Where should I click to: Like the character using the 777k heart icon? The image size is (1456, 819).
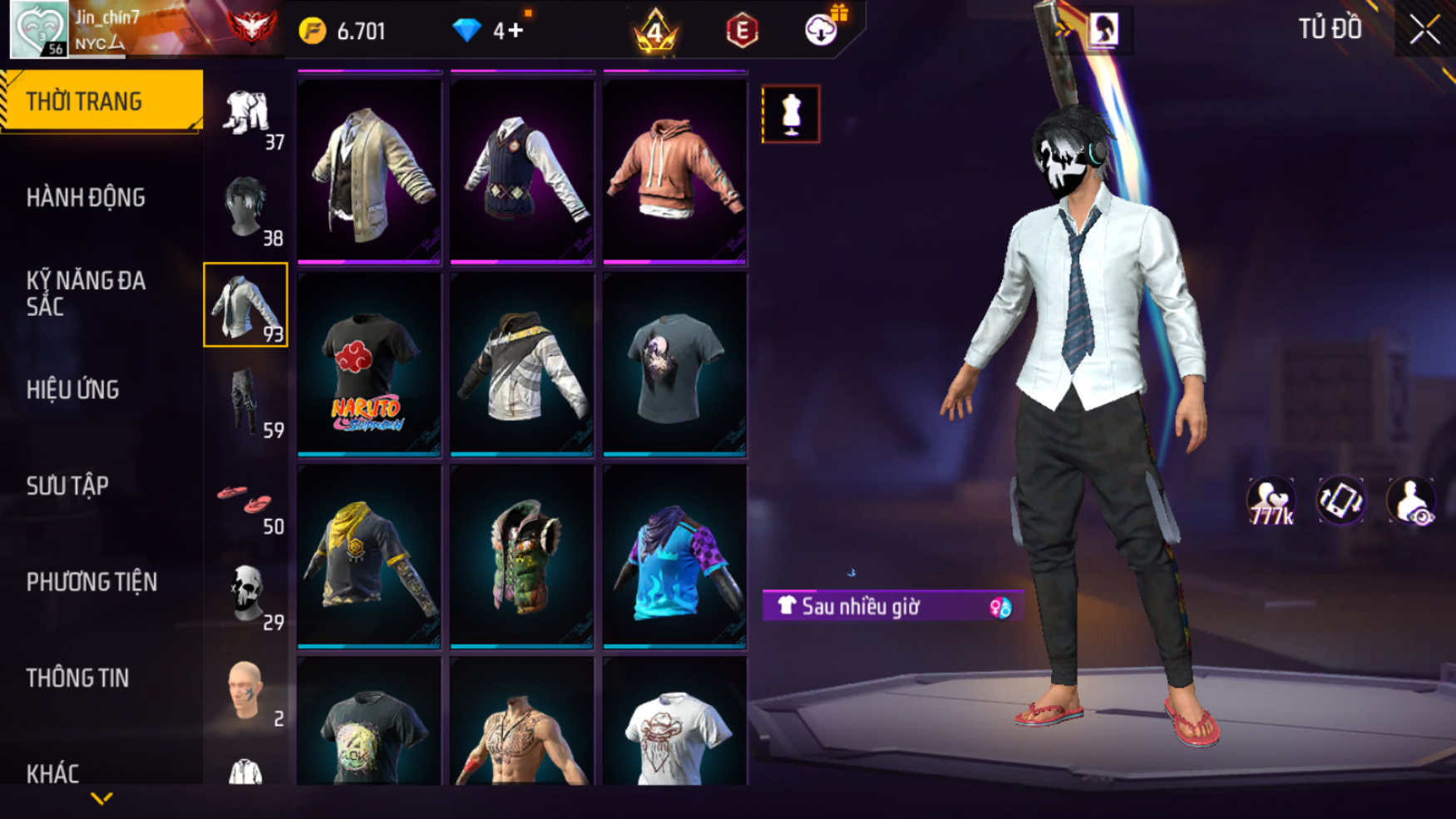click(x=1271, y=502)
